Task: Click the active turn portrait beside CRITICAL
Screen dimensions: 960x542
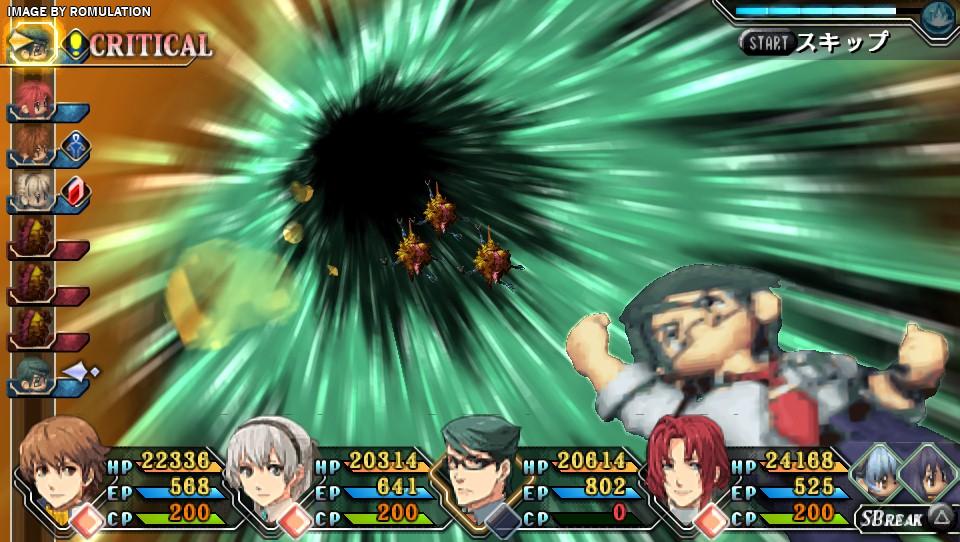Action: click(30, 44)
